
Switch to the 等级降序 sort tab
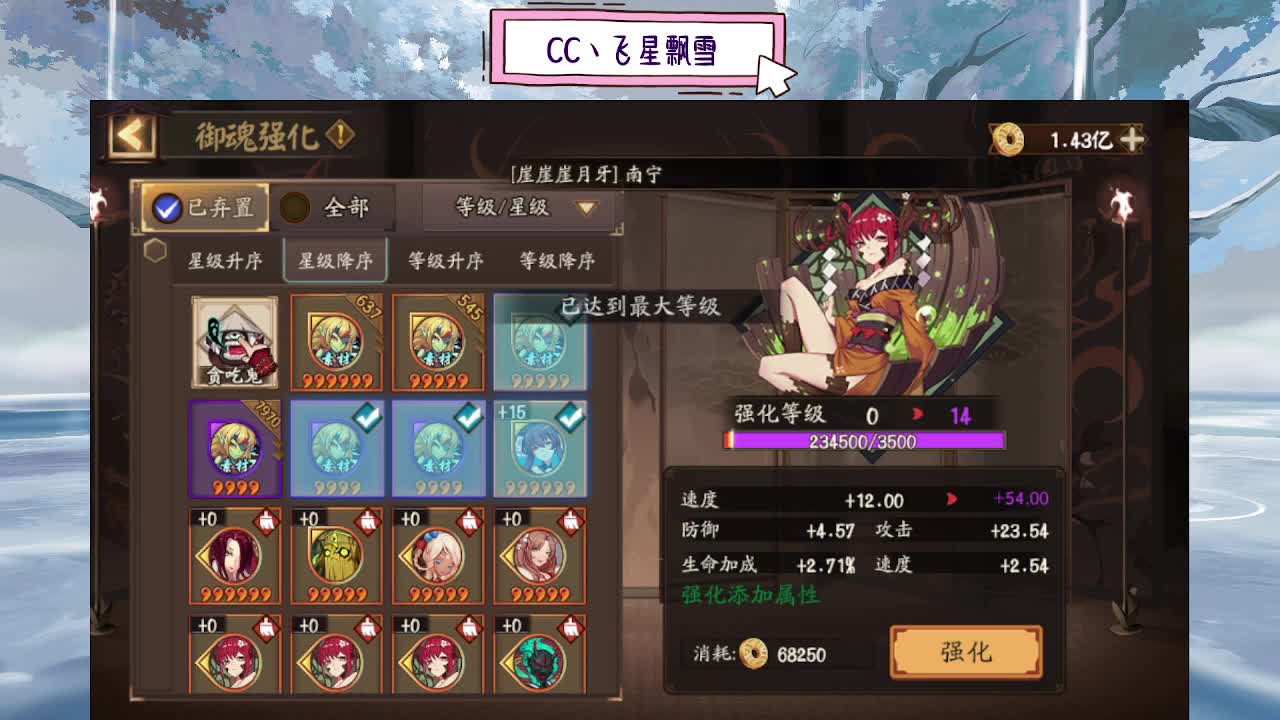click(558, 260)
